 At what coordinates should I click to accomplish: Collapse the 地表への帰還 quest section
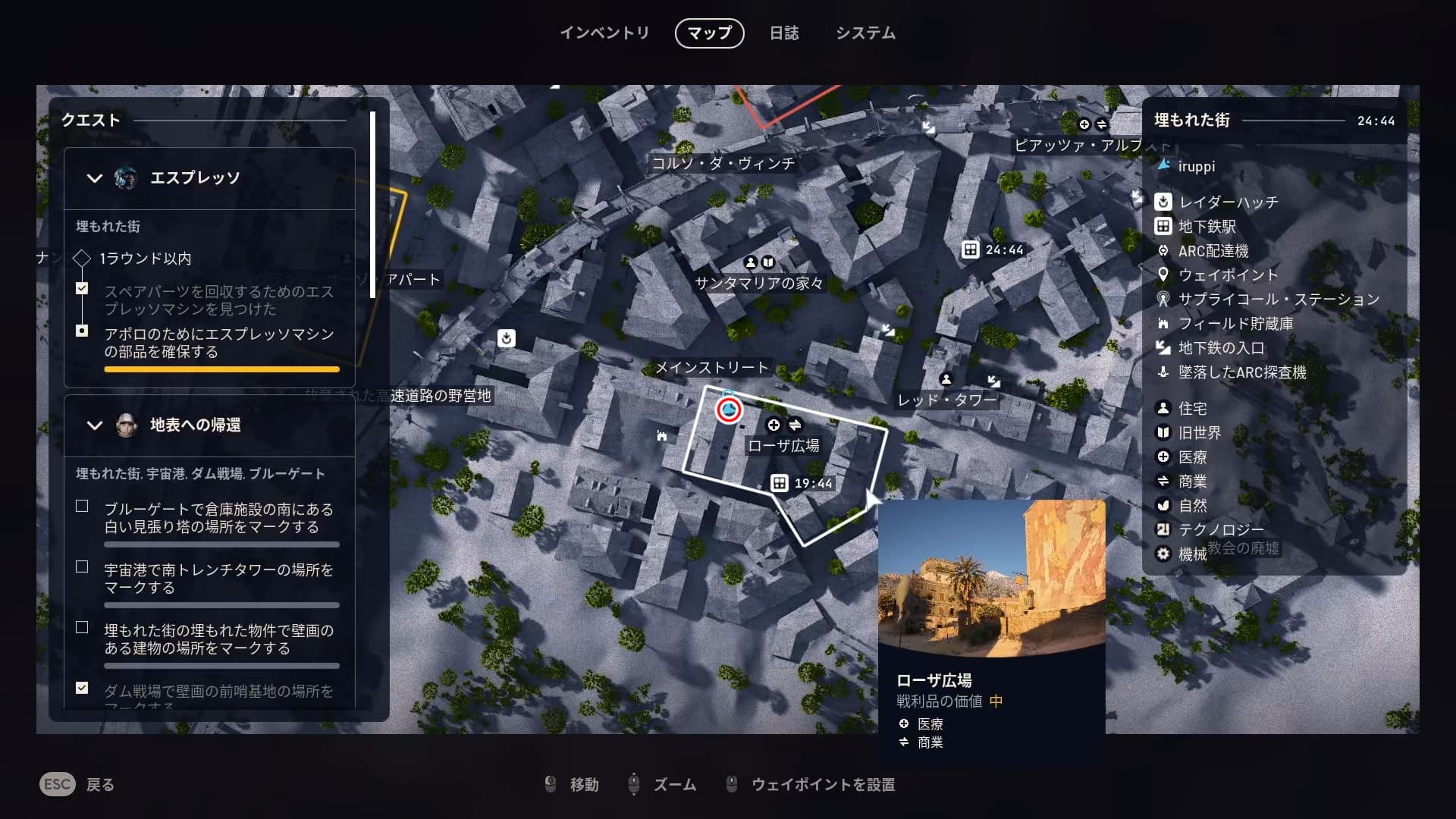(95, 425)
